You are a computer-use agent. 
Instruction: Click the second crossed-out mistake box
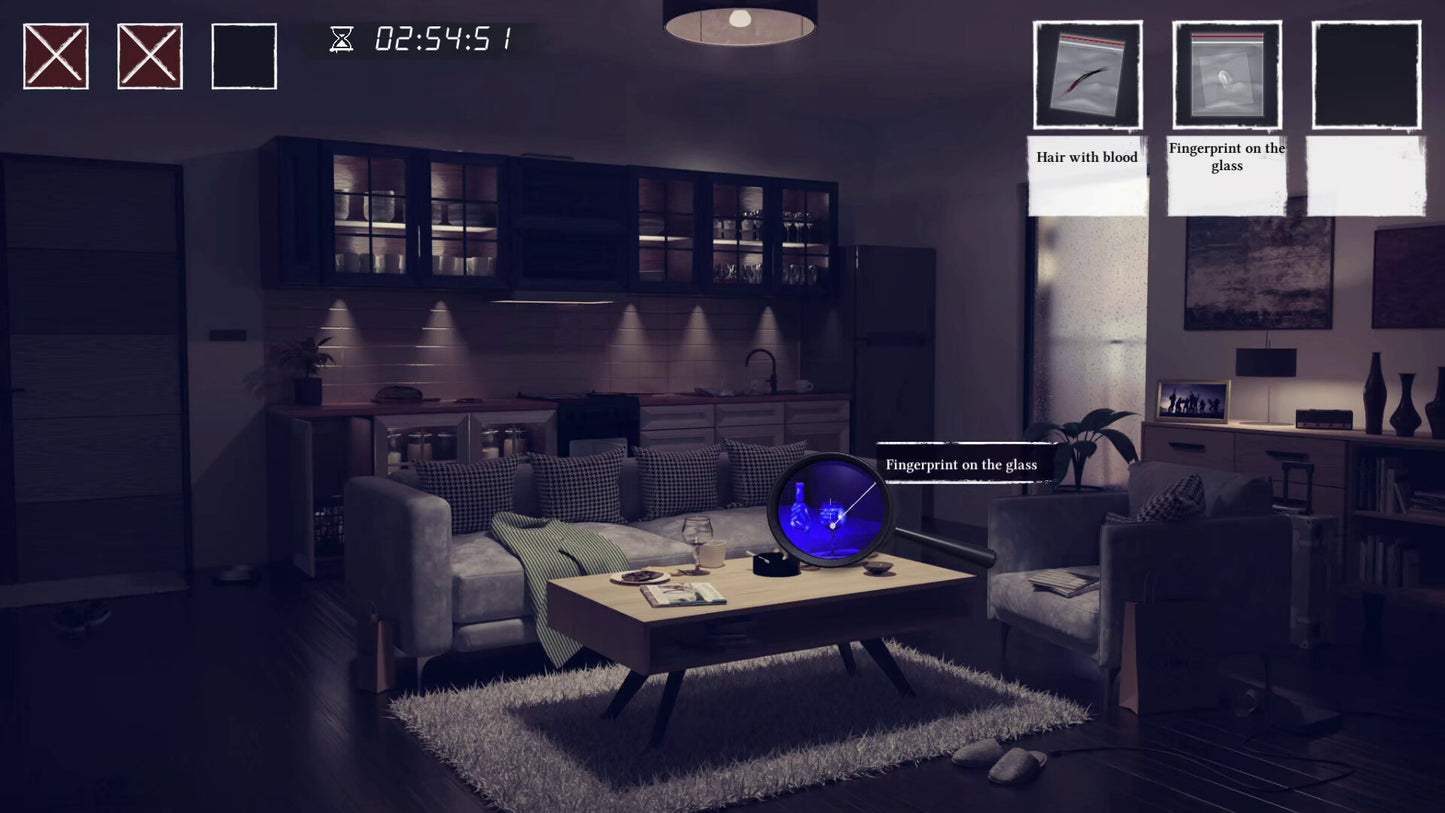[150, 56]
